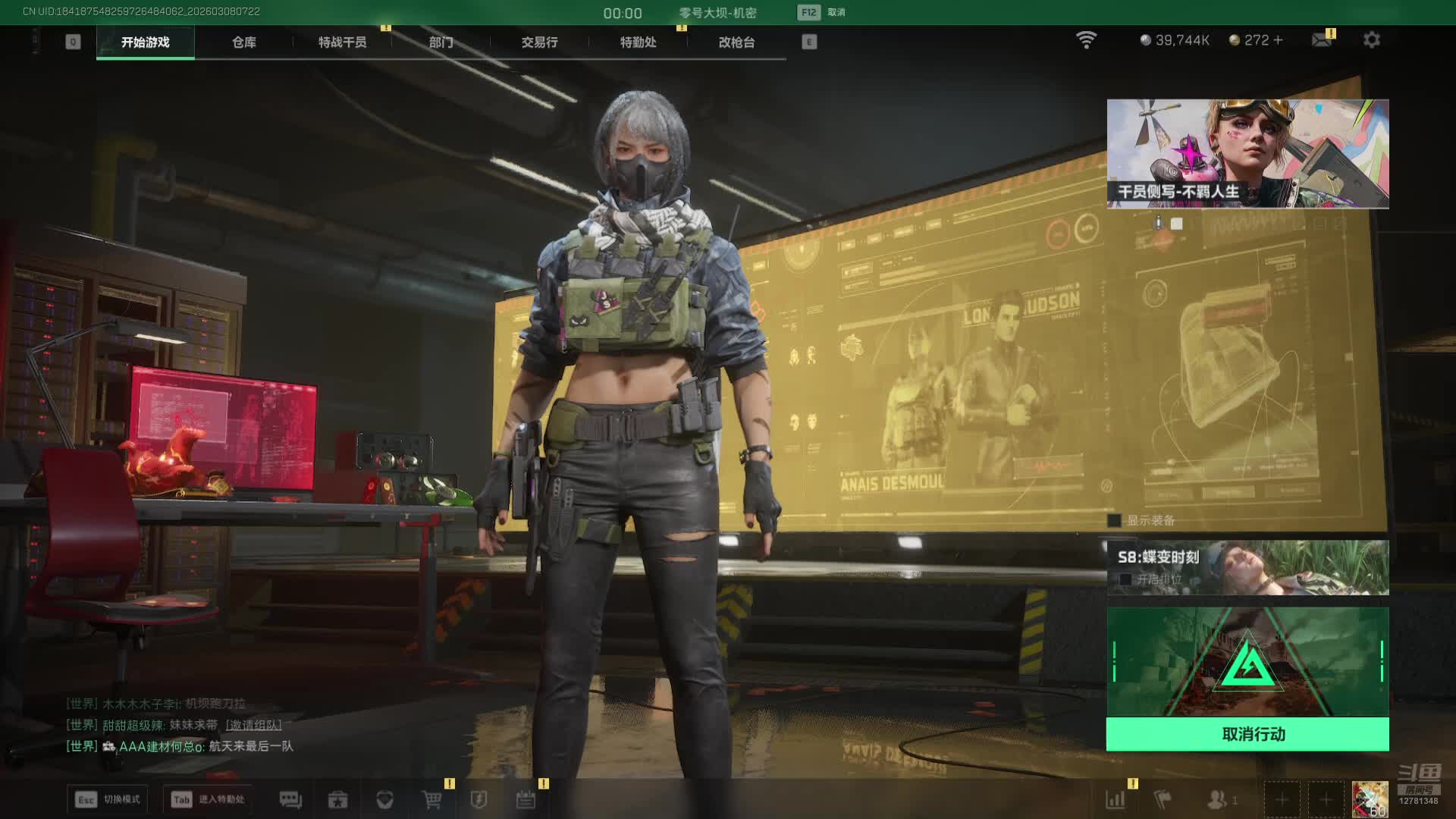Toggle the 显示装备 show equipment checkbox
Screen dimensions: 1456x819
pos(1115,520)
